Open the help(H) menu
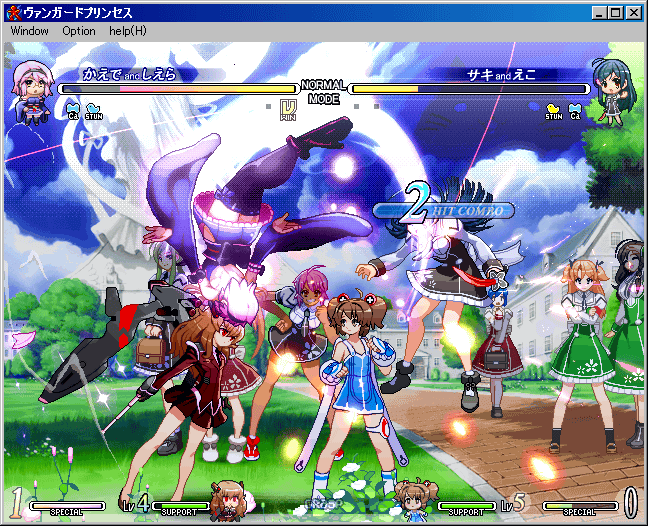Image resolution: width=648 pixels, height=526 pixels. pos(128,31)
